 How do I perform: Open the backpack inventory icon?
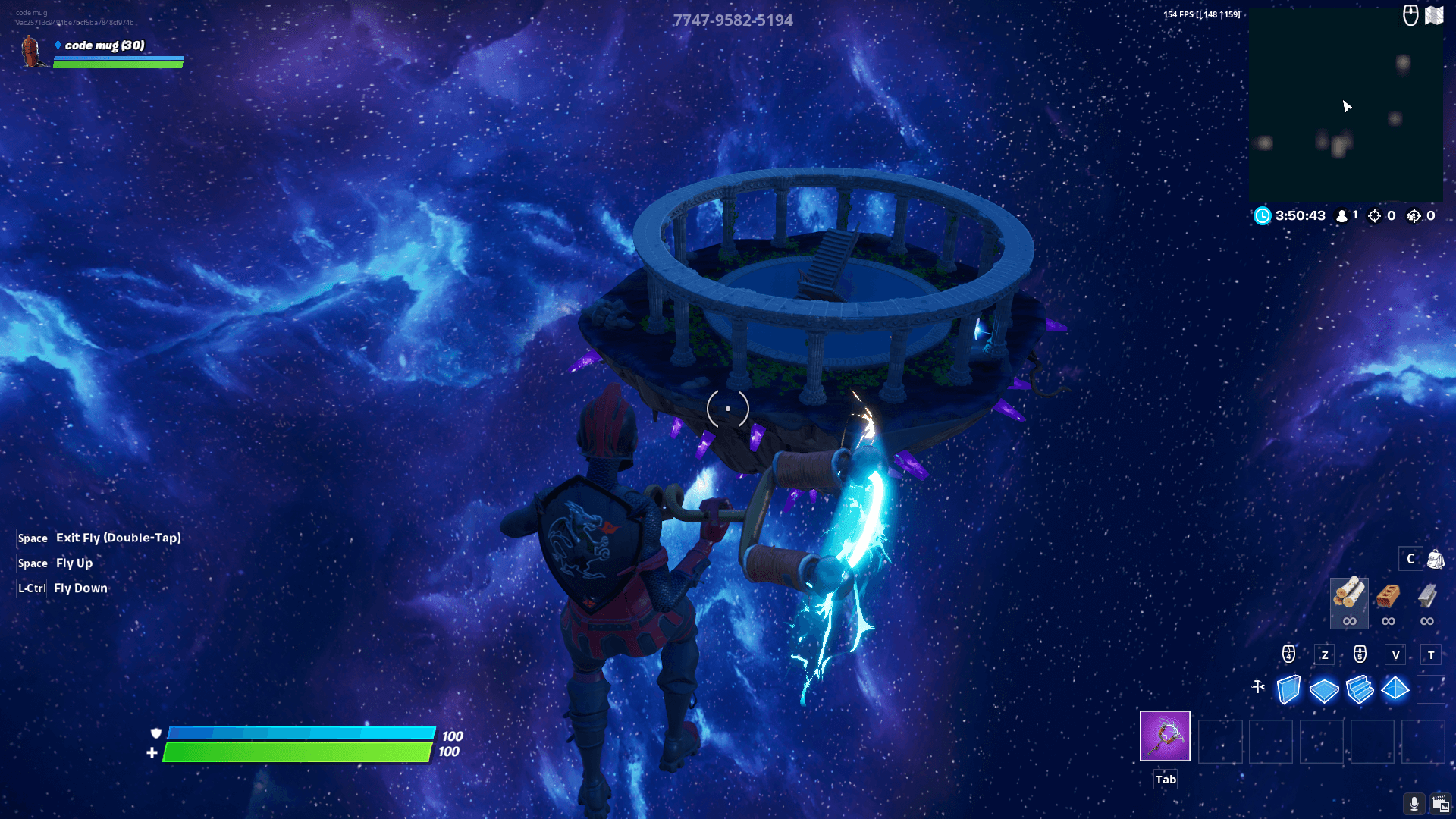coord(1436,559)
